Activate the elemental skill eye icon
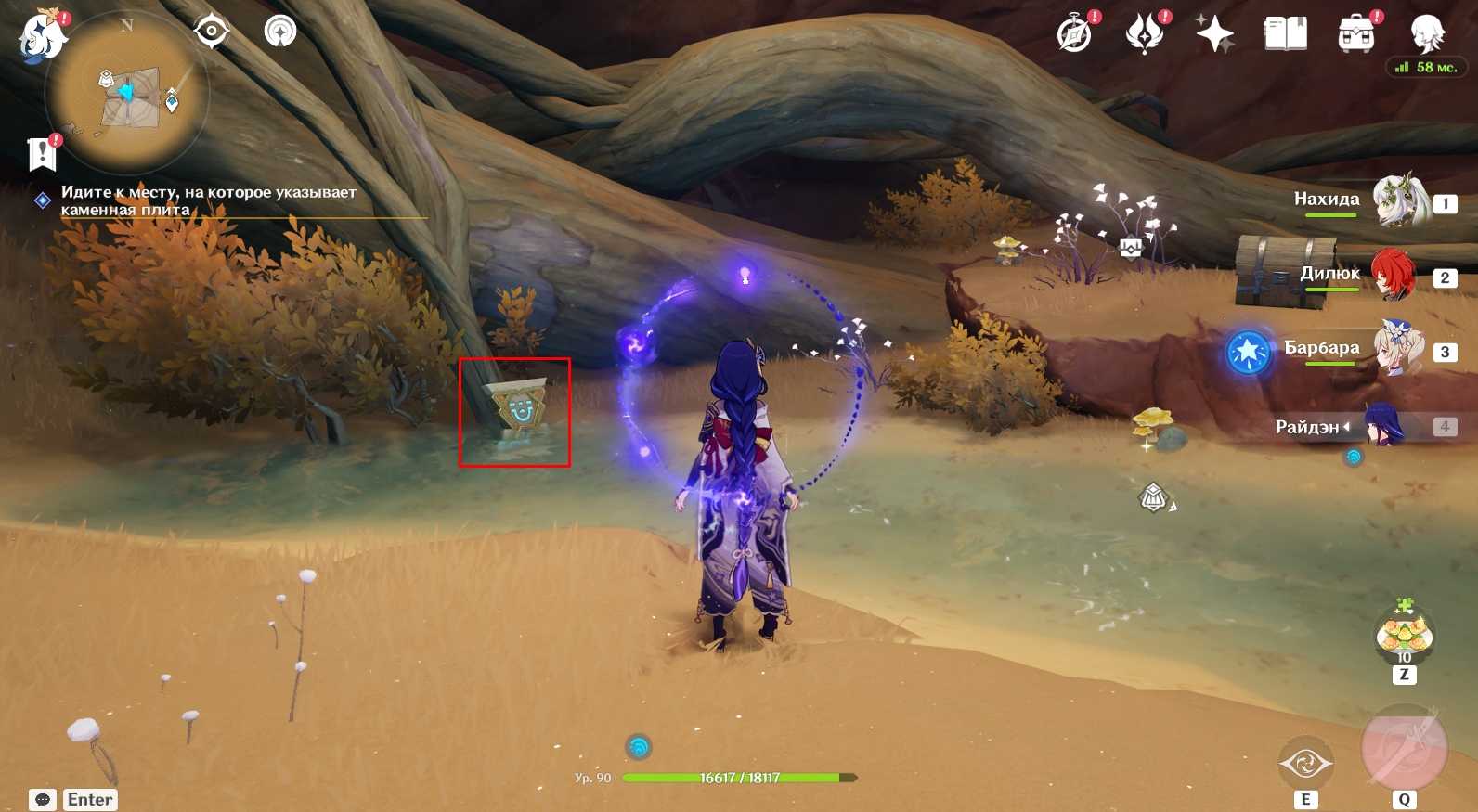The width and height of the screenshot is (1478, 812). coord(1305,764)
